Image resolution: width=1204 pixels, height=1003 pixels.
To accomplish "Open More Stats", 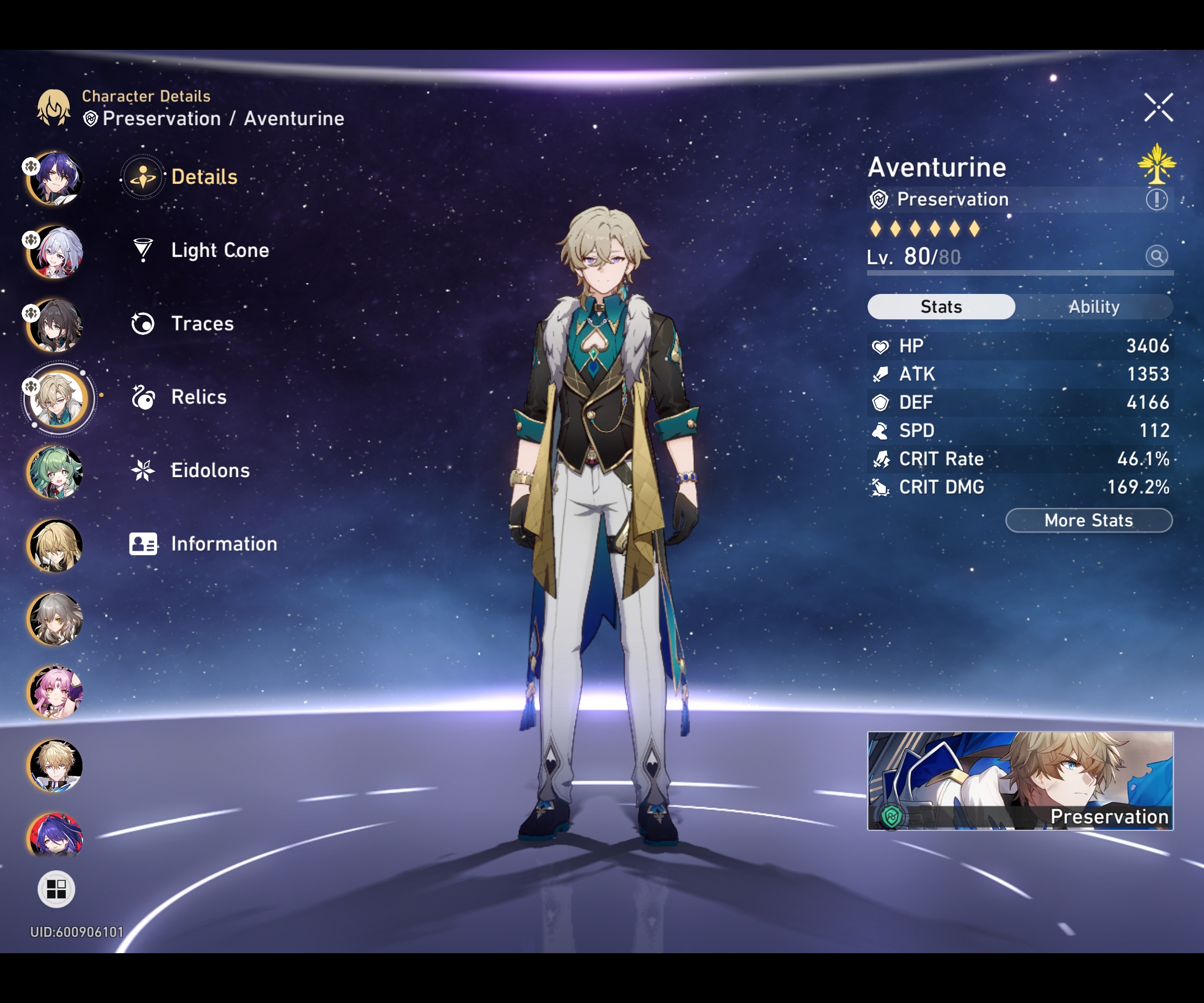I will point(1088,520).
